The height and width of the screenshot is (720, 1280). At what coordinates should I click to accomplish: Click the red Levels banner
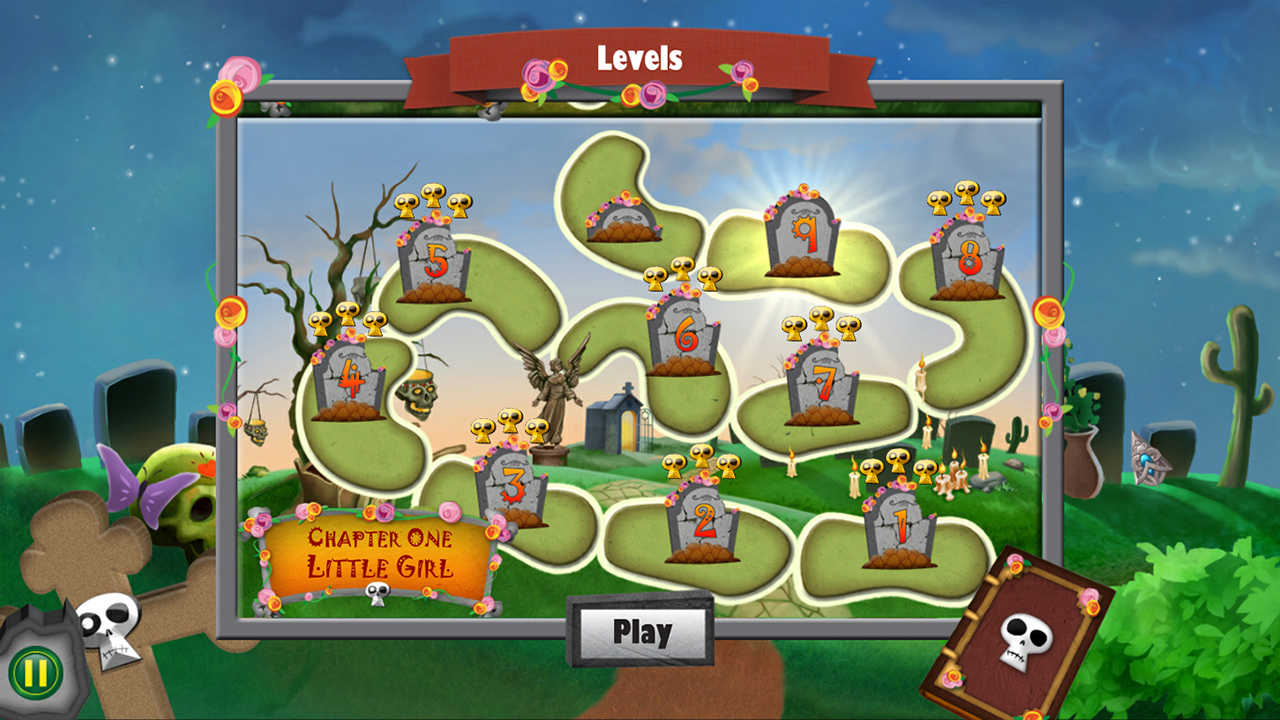point(640,60)
